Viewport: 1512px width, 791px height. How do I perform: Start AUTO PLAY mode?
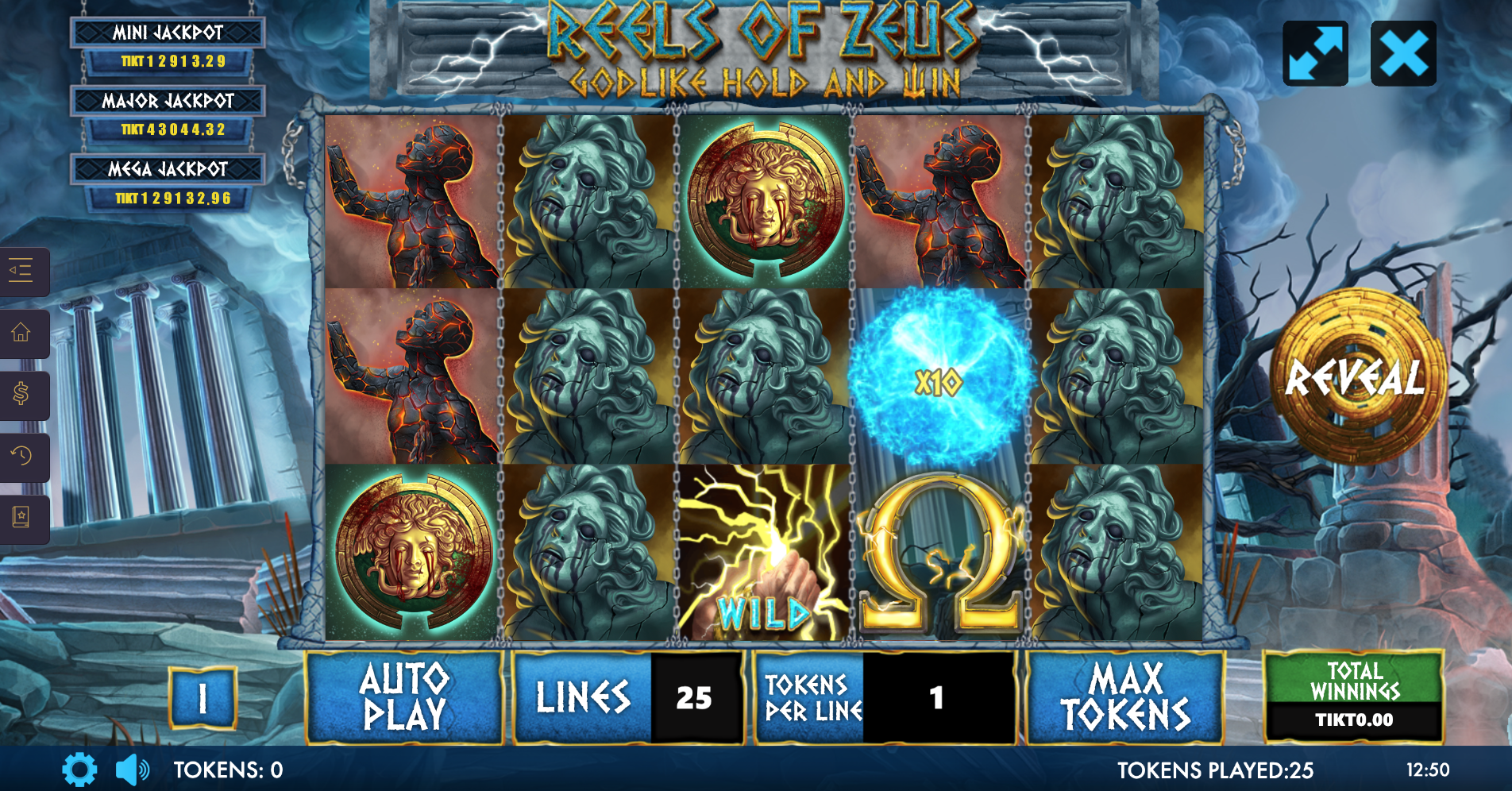click(x=404, y=697)
